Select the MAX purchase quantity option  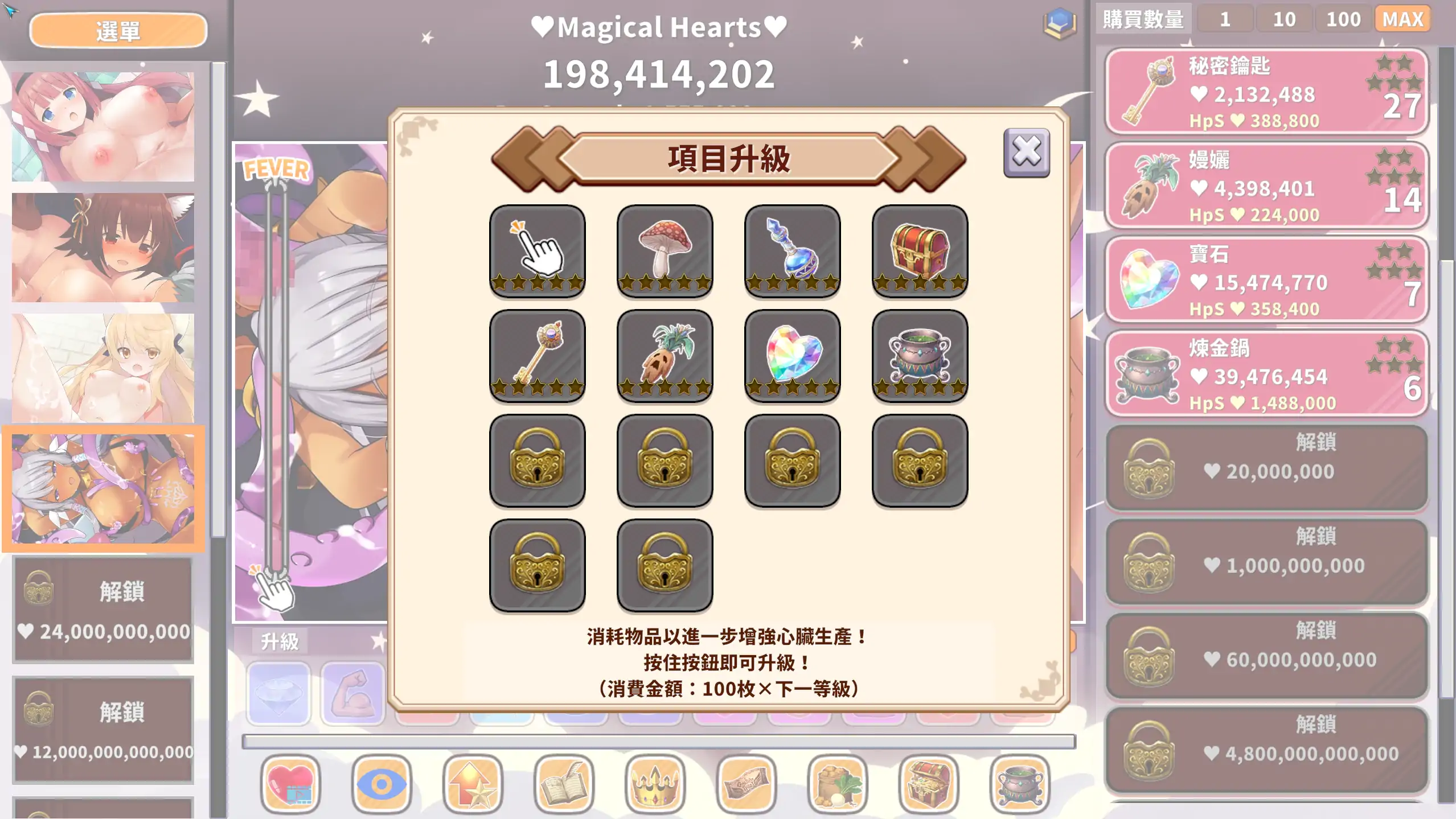[x=1403, y=19]
